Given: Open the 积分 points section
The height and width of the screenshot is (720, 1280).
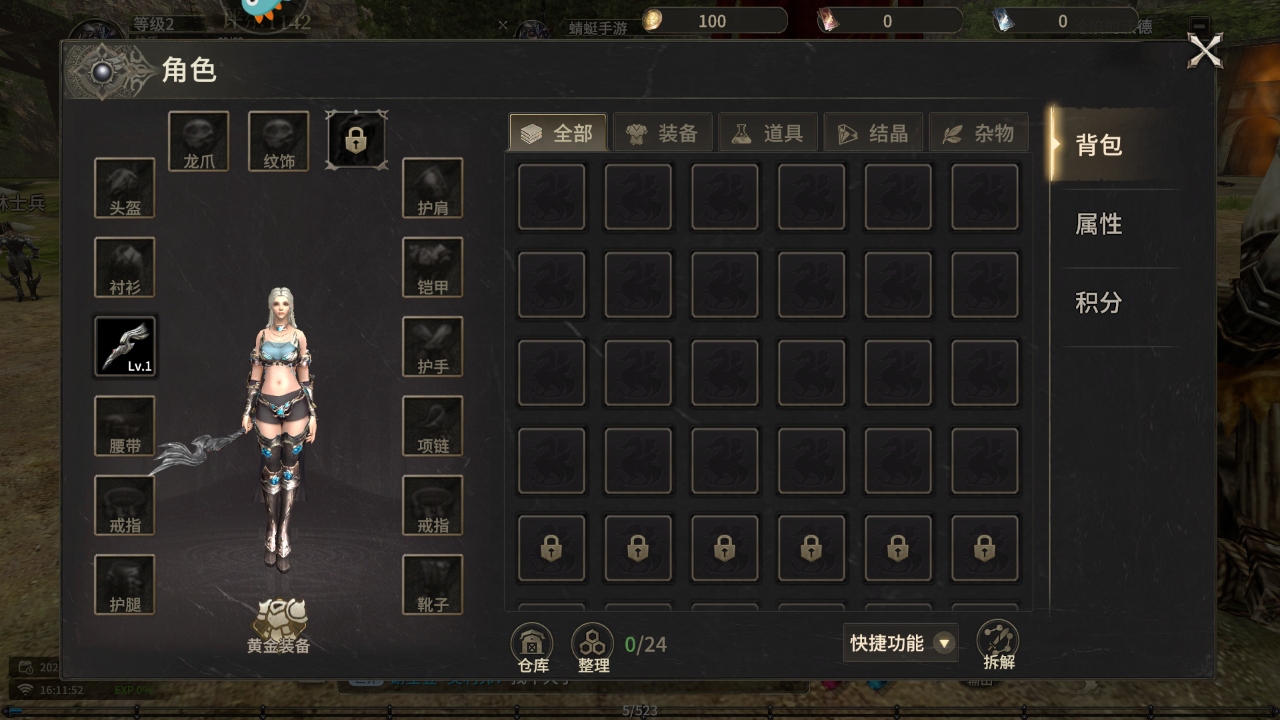Looking at the screenshot, I should (x=1099, y=303).
